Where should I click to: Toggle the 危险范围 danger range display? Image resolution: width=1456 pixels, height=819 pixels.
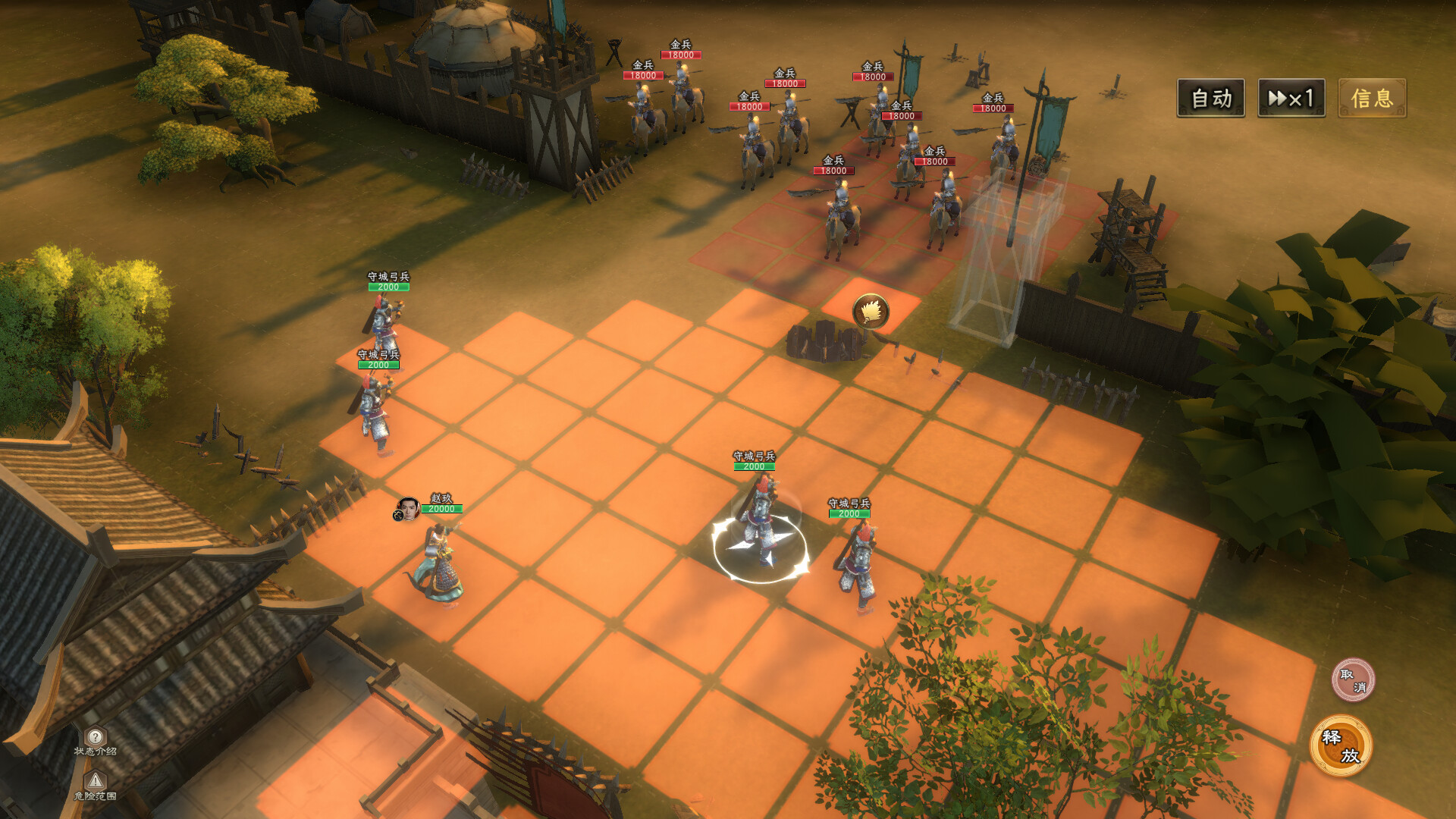pyautogui.click(x=96, y=785)
